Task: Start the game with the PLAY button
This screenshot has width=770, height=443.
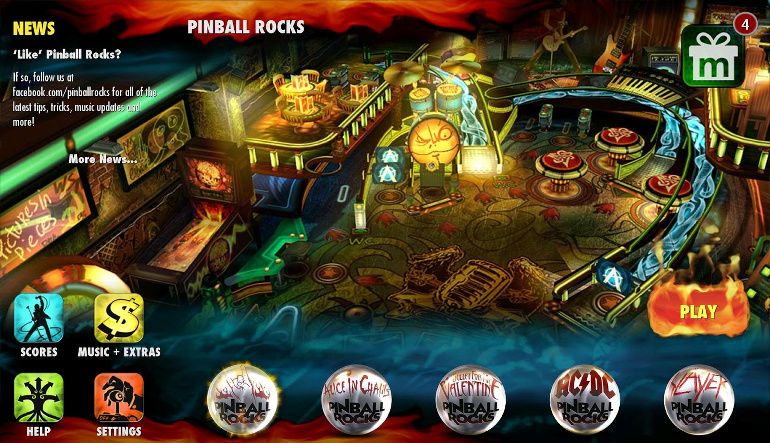Action: pos(697,311)
